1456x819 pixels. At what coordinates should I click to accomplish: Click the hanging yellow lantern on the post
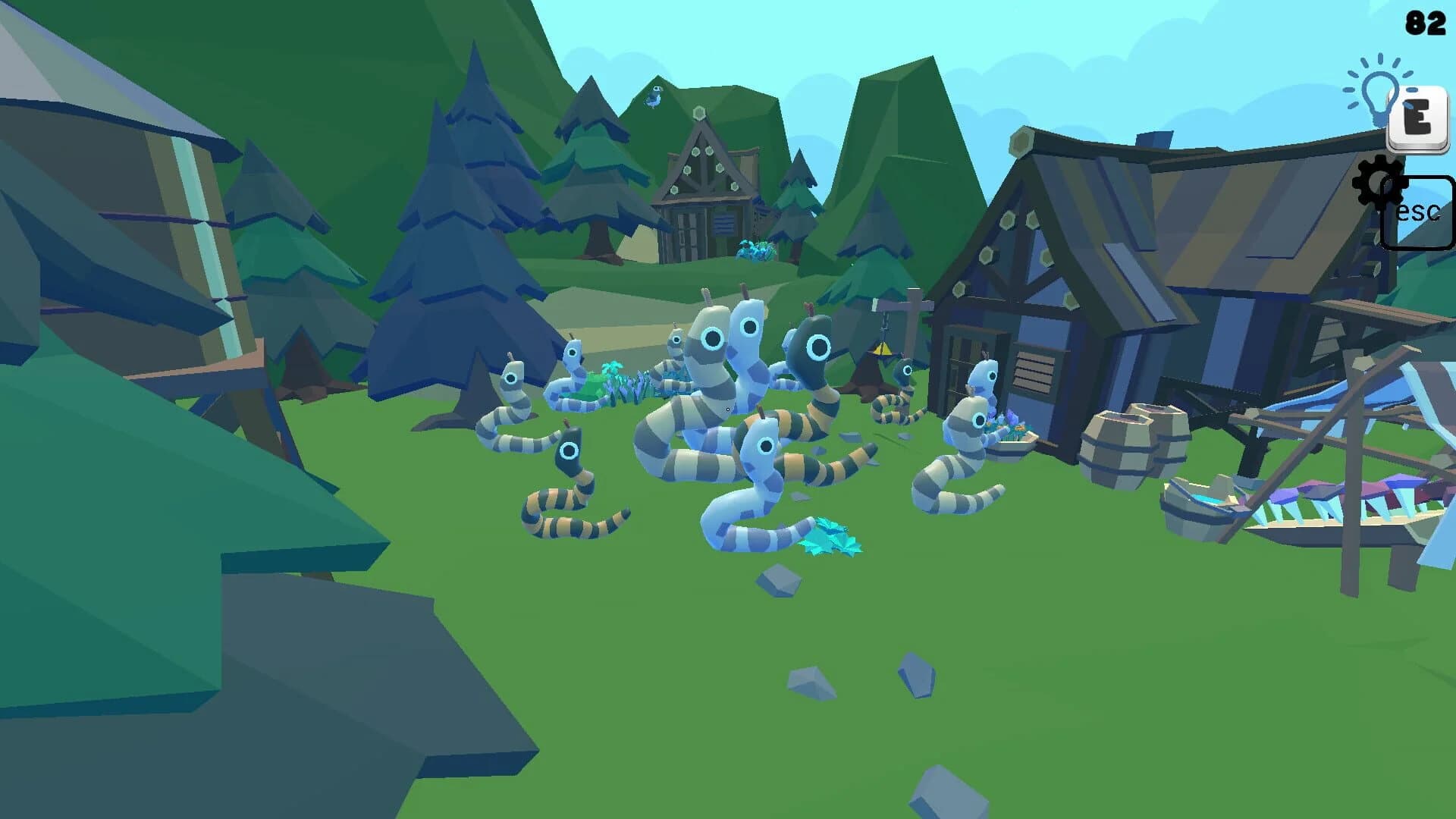[882, 349]
